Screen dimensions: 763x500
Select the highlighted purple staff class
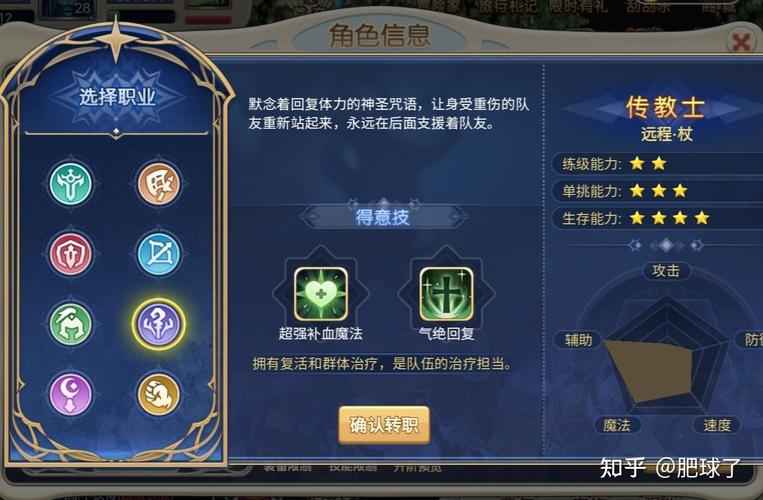[159, 323]
